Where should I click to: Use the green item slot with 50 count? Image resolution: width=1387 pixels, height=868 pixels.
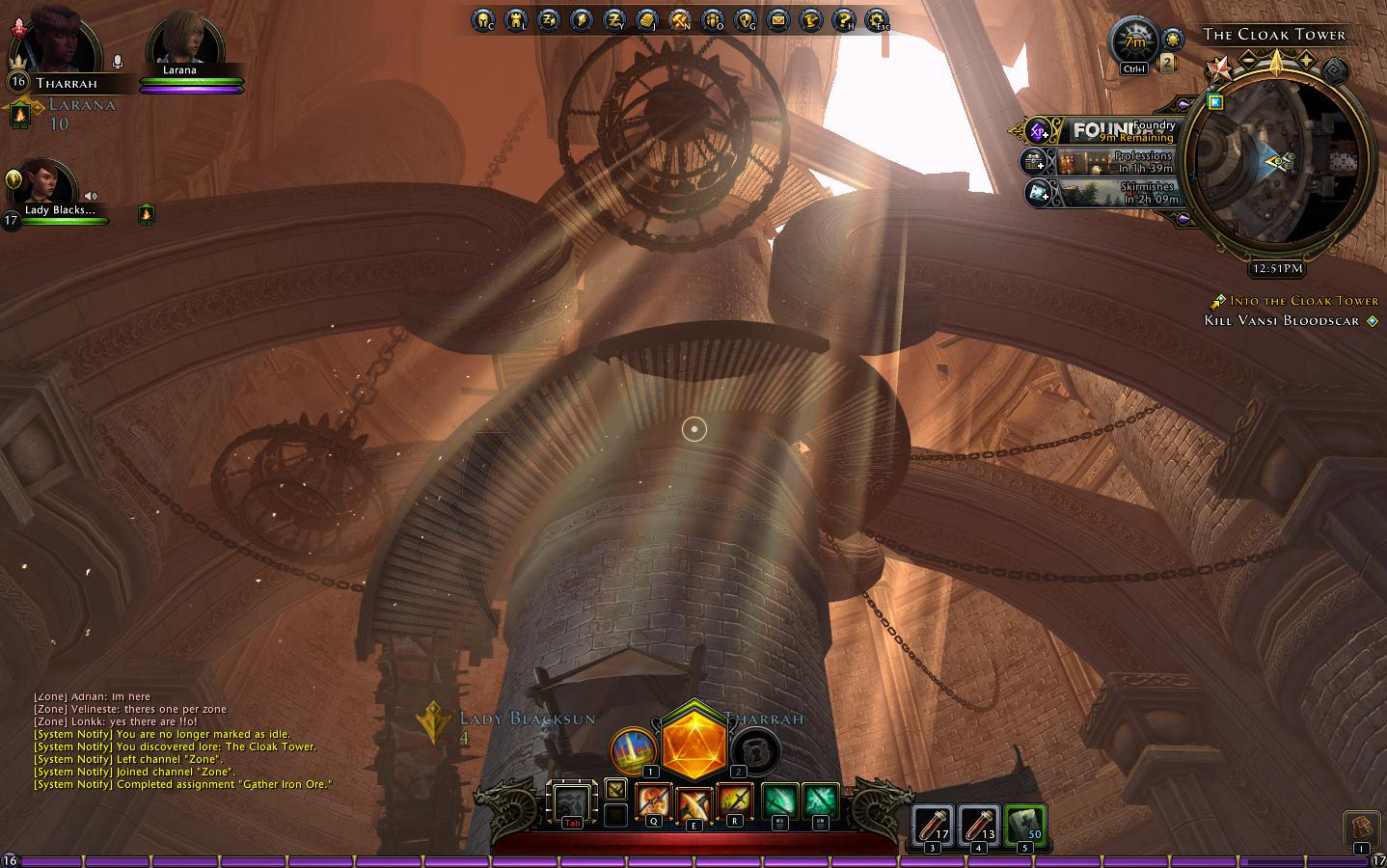[x=1024, y=826]
